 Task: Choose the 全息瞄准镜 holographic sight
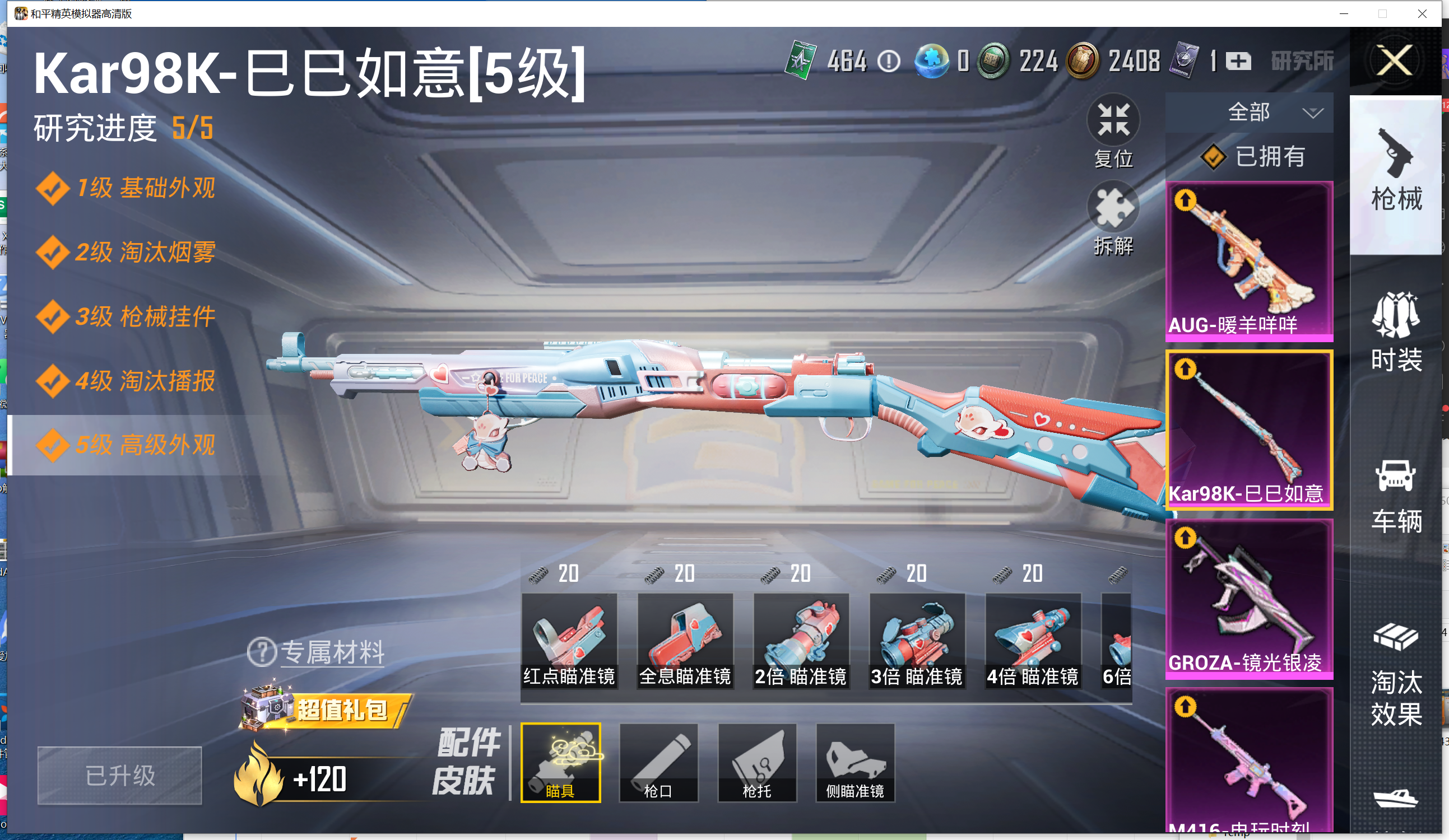pyautogui.click(x=685, y=640)
